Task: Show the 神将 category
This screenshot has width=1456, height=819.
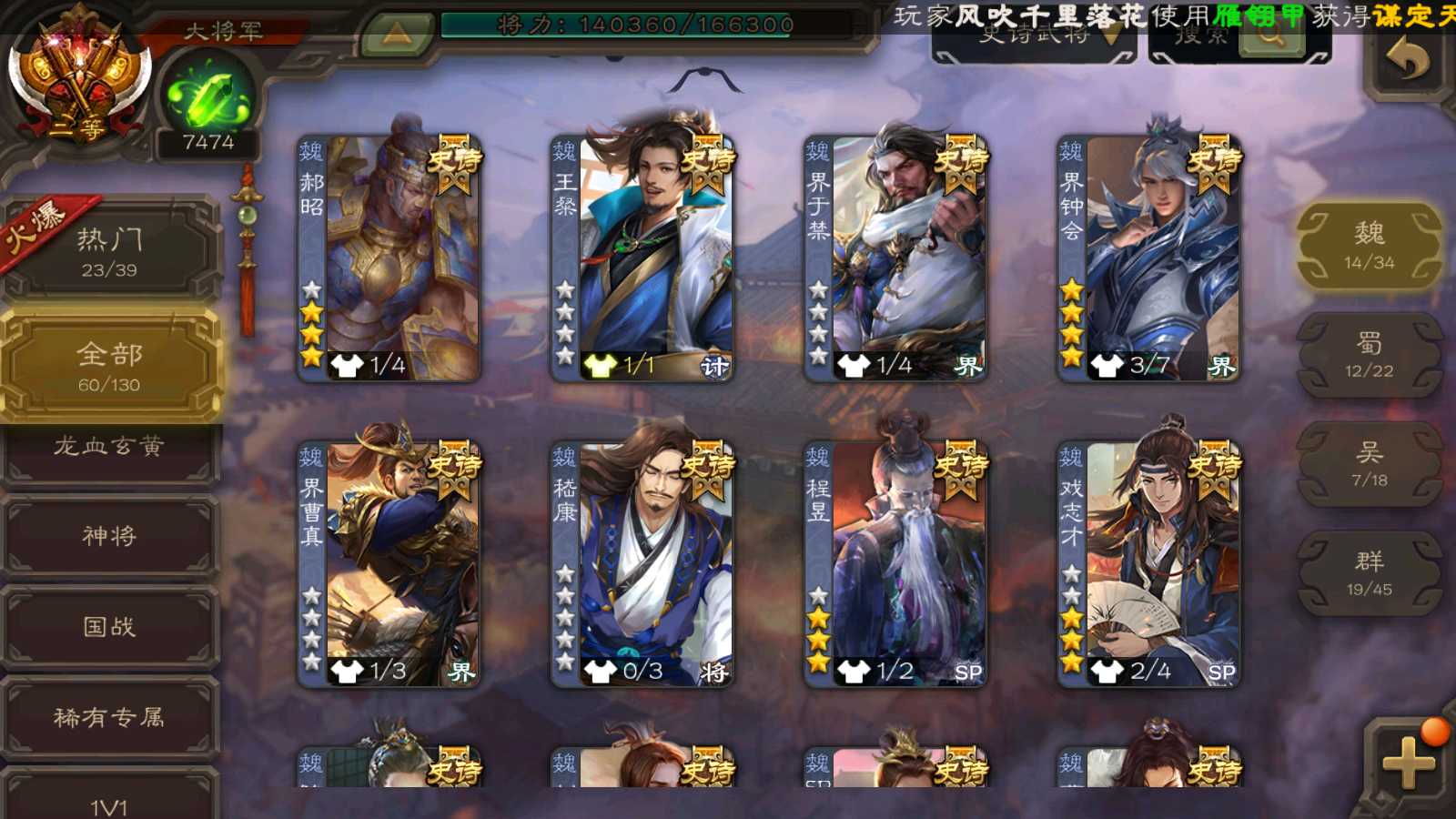Action: [109, 536]
